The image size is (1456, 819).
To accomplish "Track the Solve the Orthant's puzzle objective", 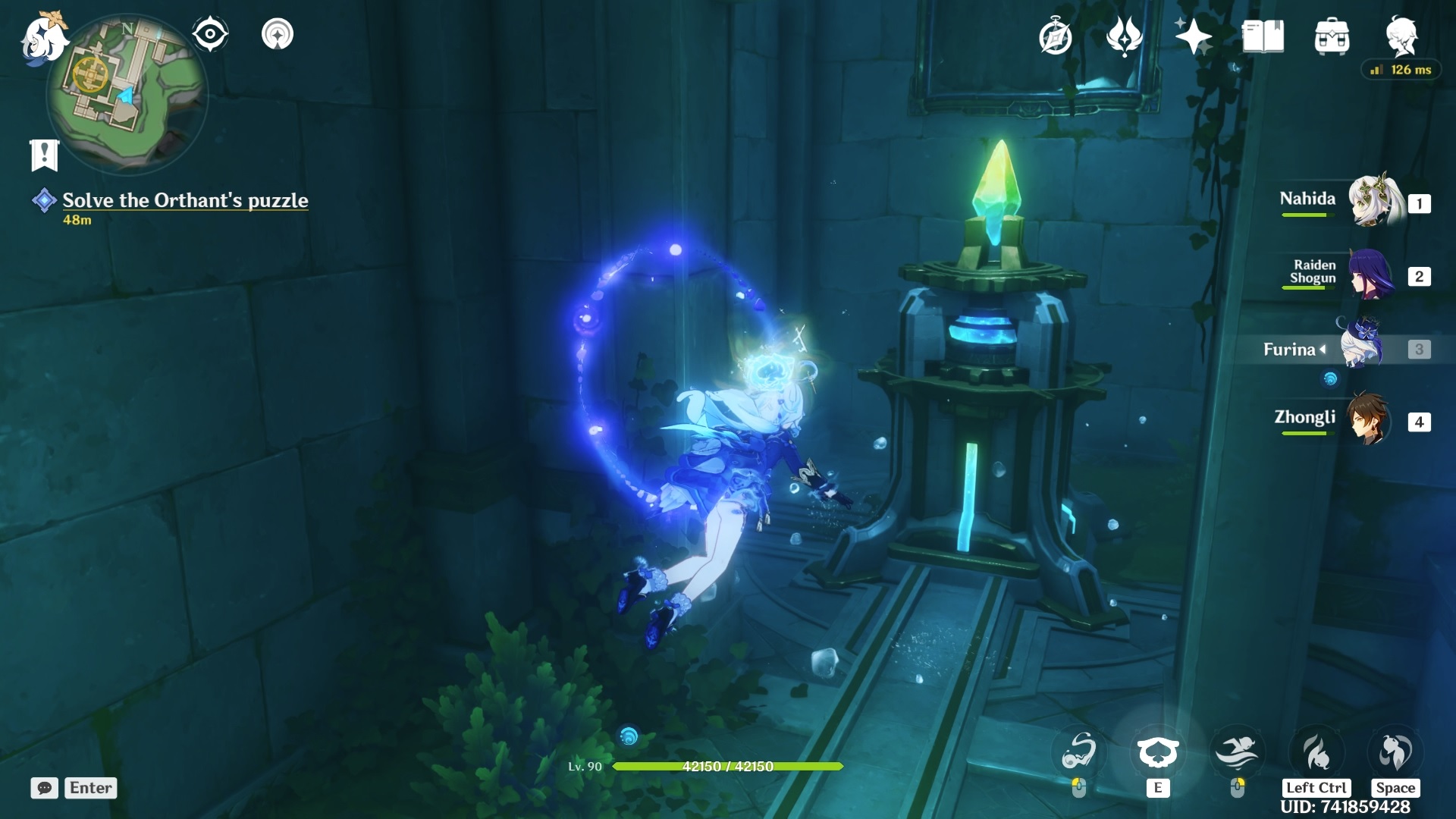I will click(184, 200).
